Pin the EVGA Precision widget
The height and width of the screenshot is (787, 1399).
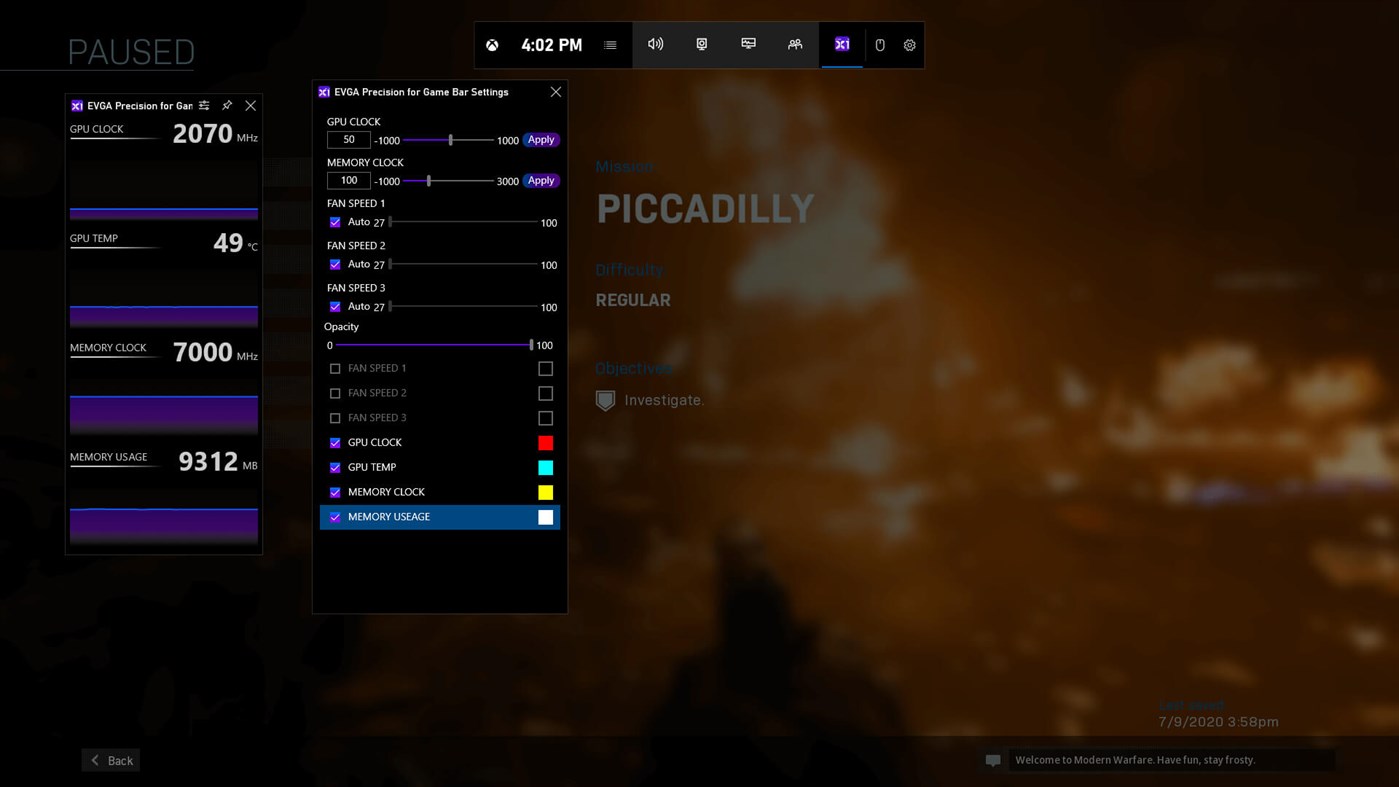[x=227, y=106]
